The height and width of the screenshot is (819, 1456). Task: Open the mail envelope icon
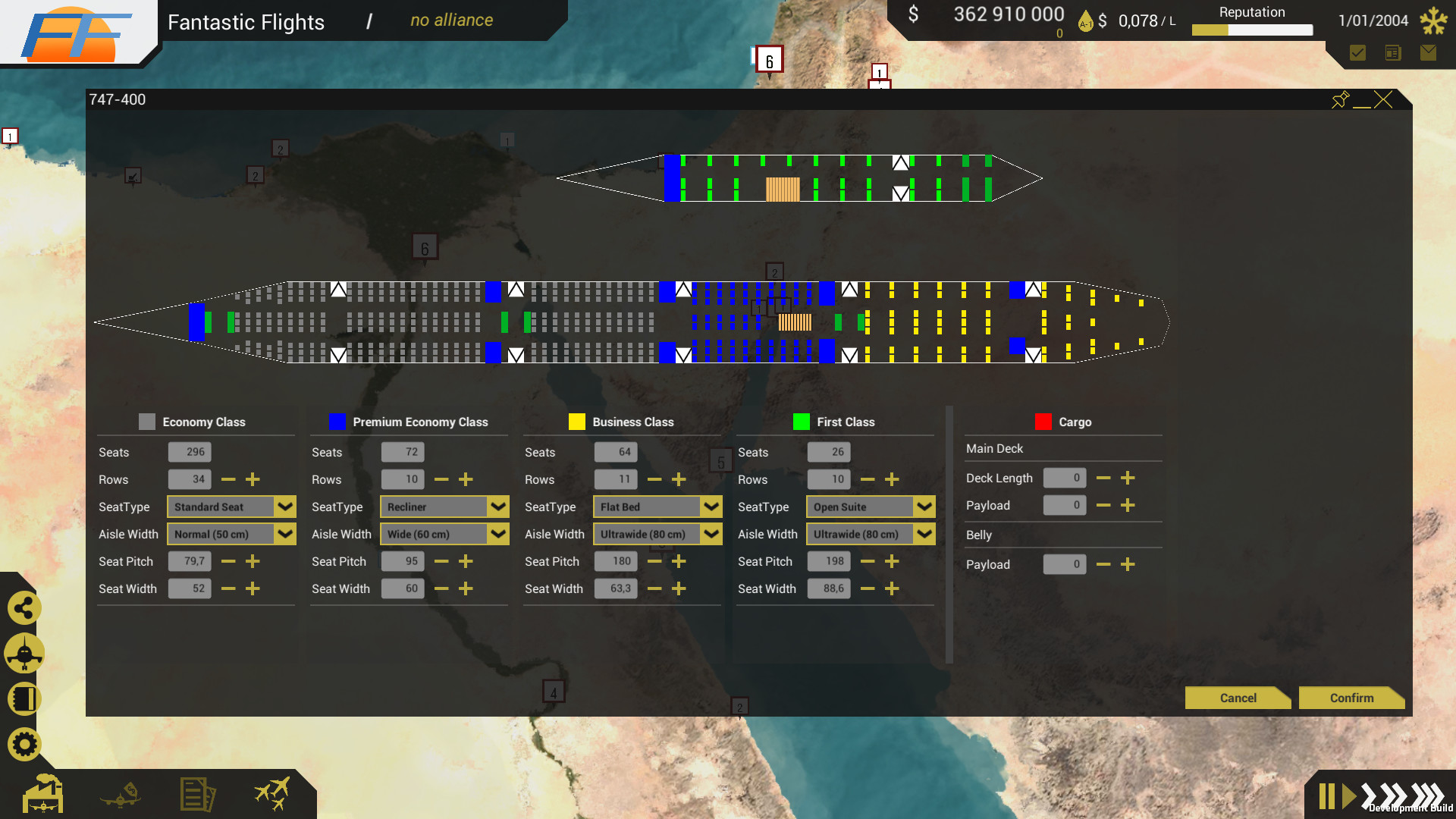pyautogui.click(x=1429, y=53)
